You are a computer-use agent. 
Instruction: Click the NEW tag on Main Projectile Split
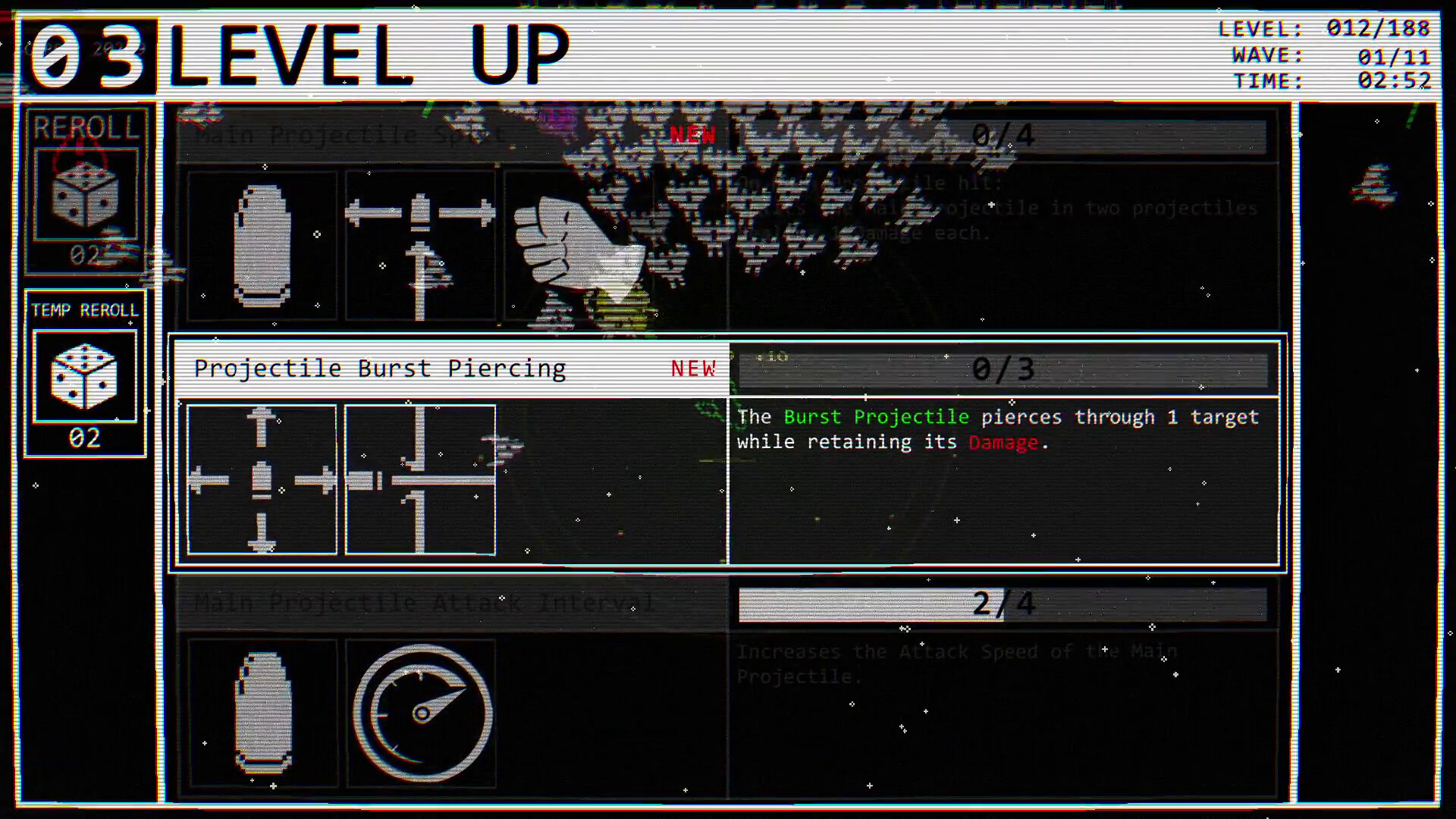(693, 135)
